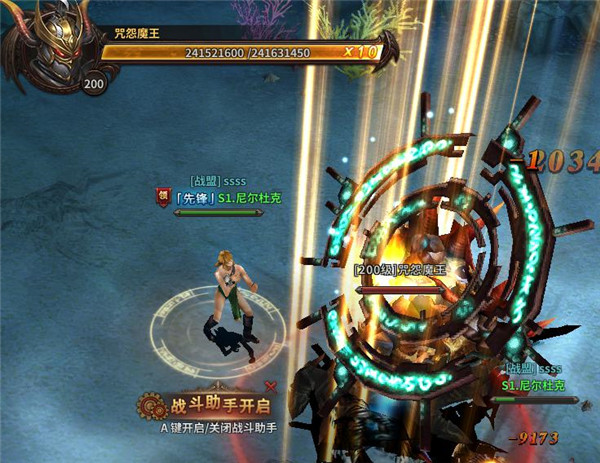
Task: Close the battle assistant banner with red X
Action: pos(270,386)
